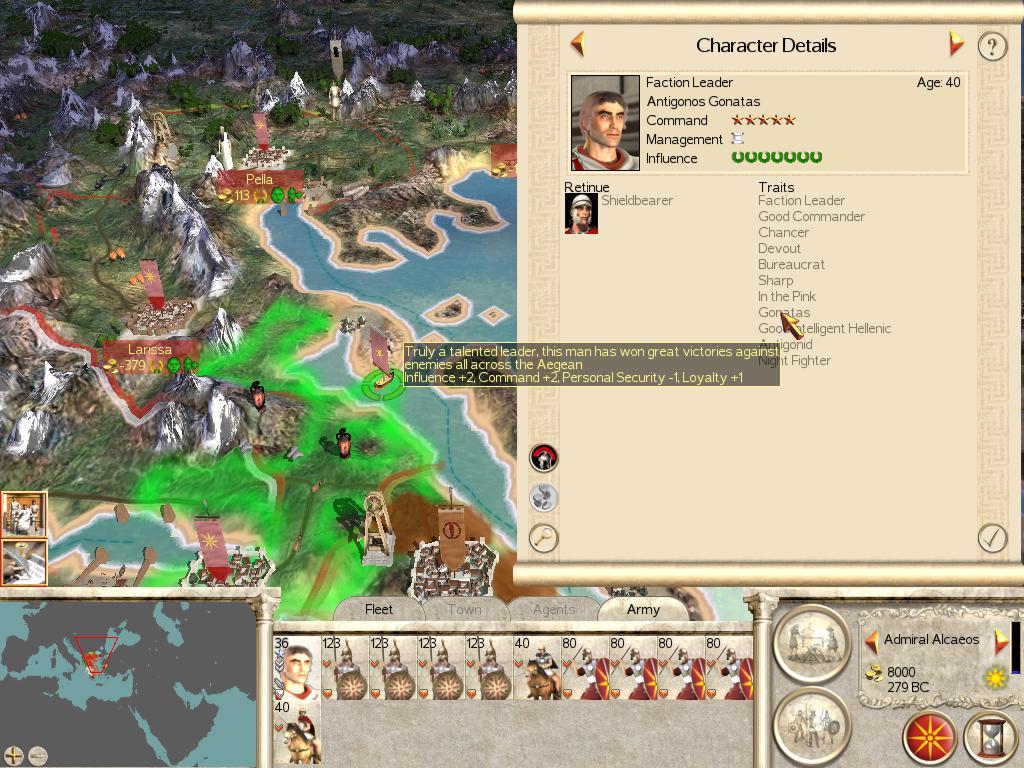Switch to the Army tab
Screen dimensions: 1024x768
point(643,609)
